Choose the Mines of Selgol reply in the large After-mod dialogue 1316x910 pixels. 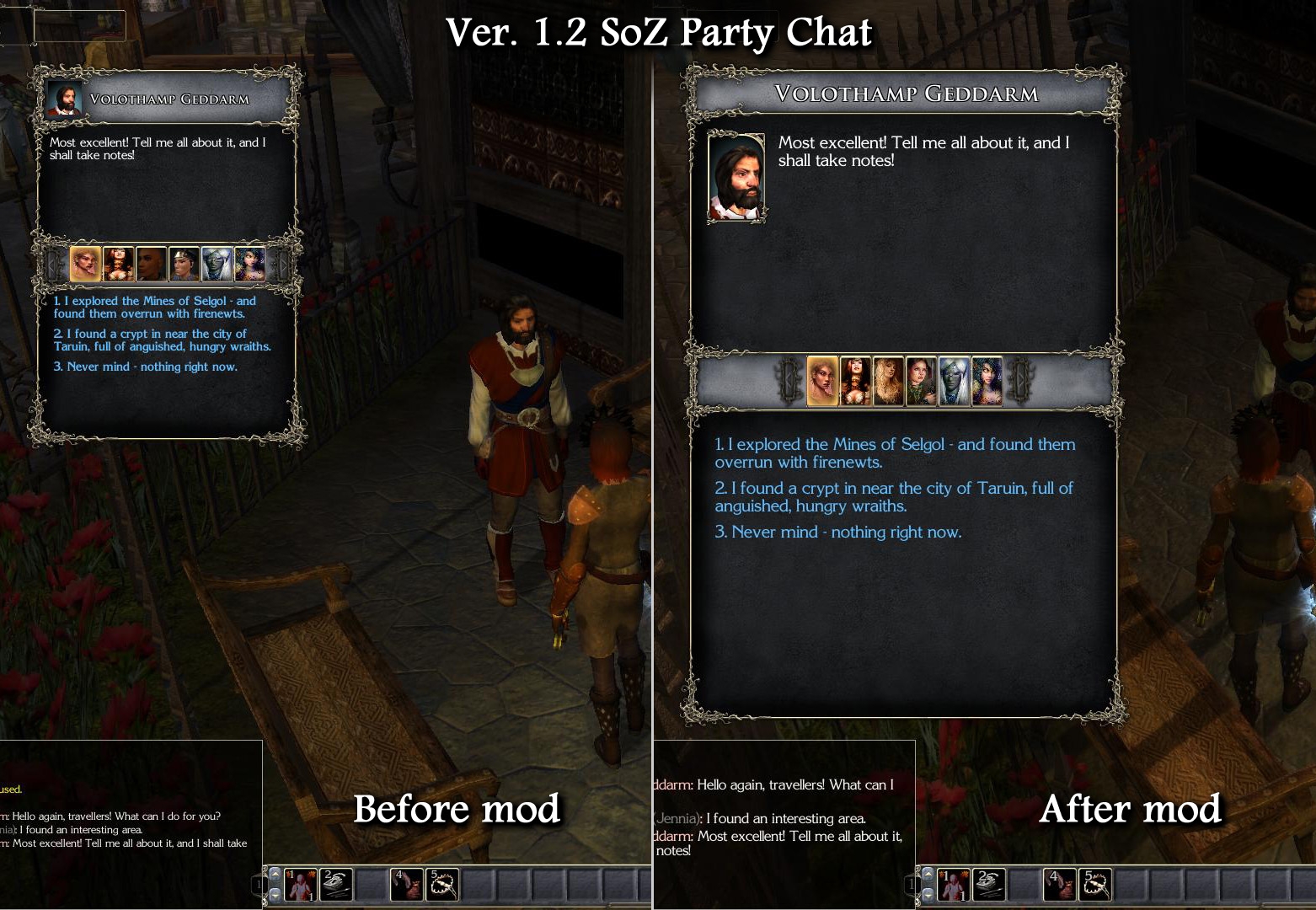(895, 453)
